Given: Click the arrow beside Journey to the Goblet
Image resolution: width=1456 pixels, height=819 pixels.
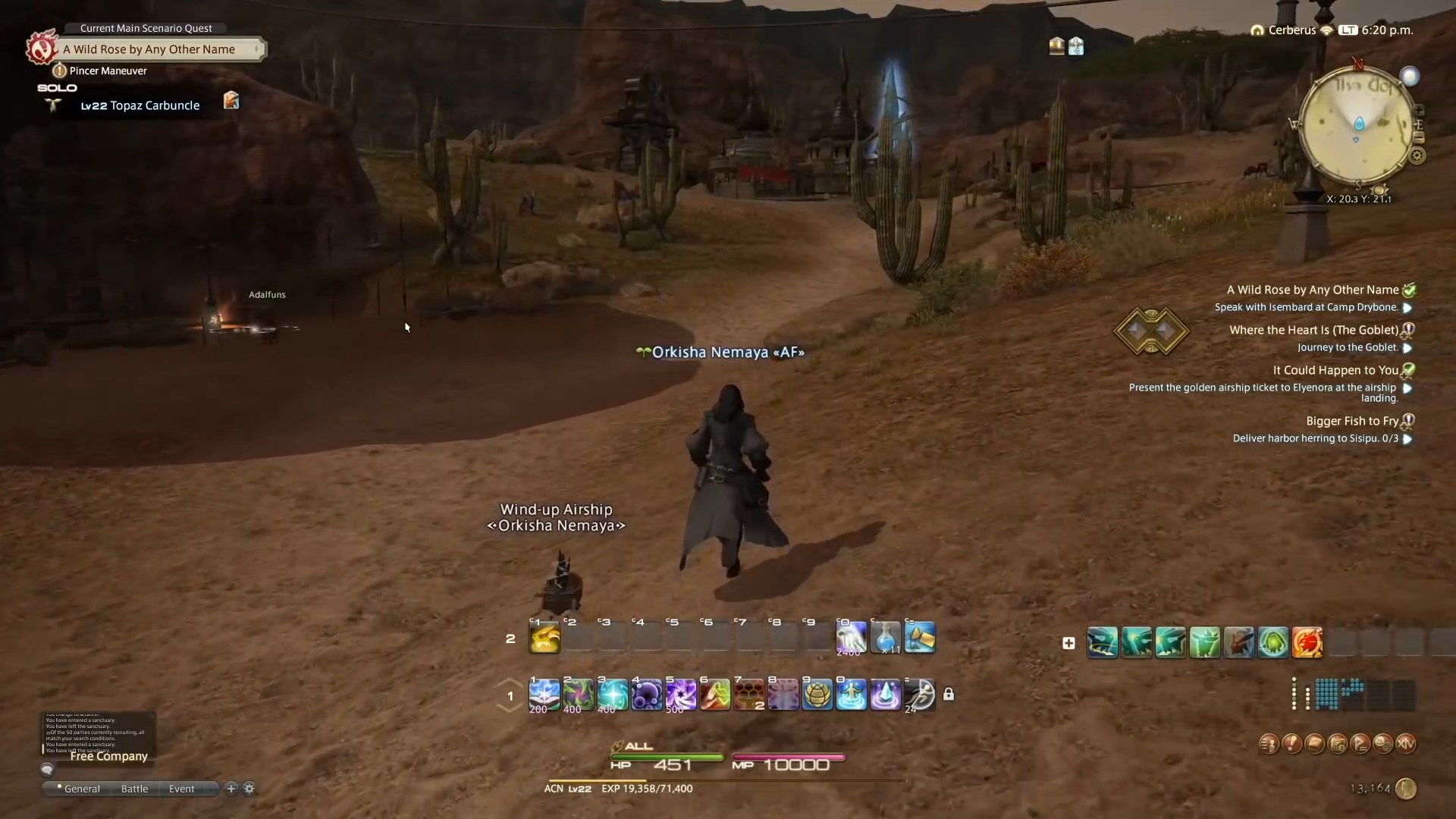Looking at the screenshot, I should [x=1408, y=348].
